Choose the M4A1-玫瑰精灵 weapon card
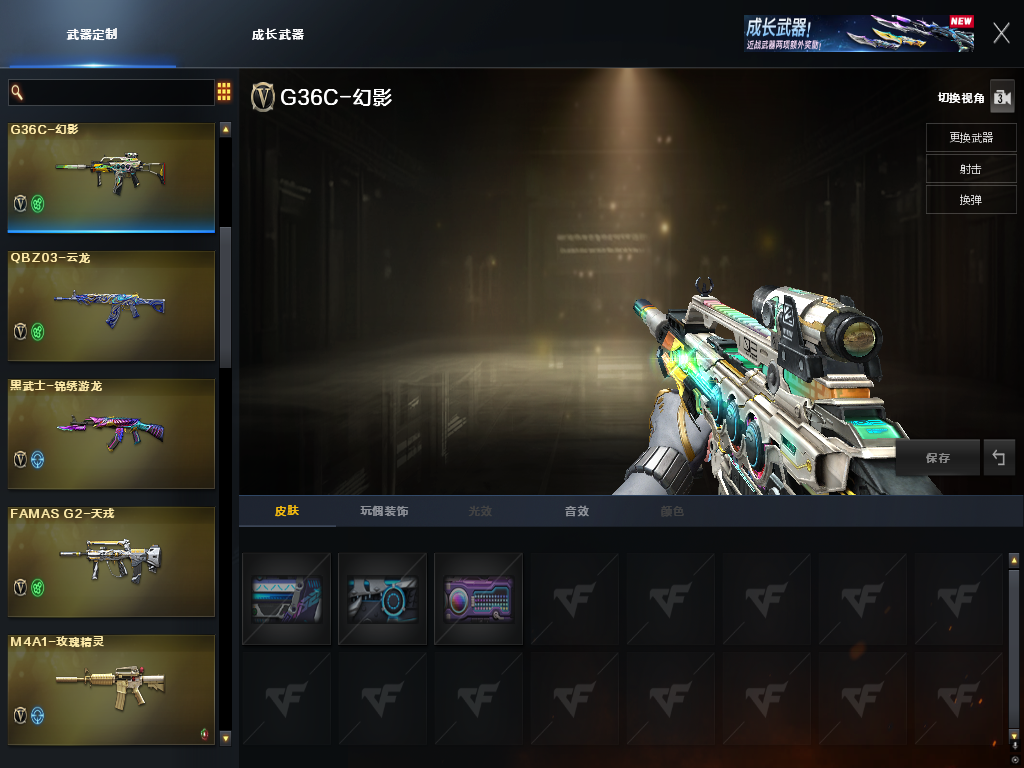The height and width of the screenshot is (768, 1024). click(x=112, y=689)
